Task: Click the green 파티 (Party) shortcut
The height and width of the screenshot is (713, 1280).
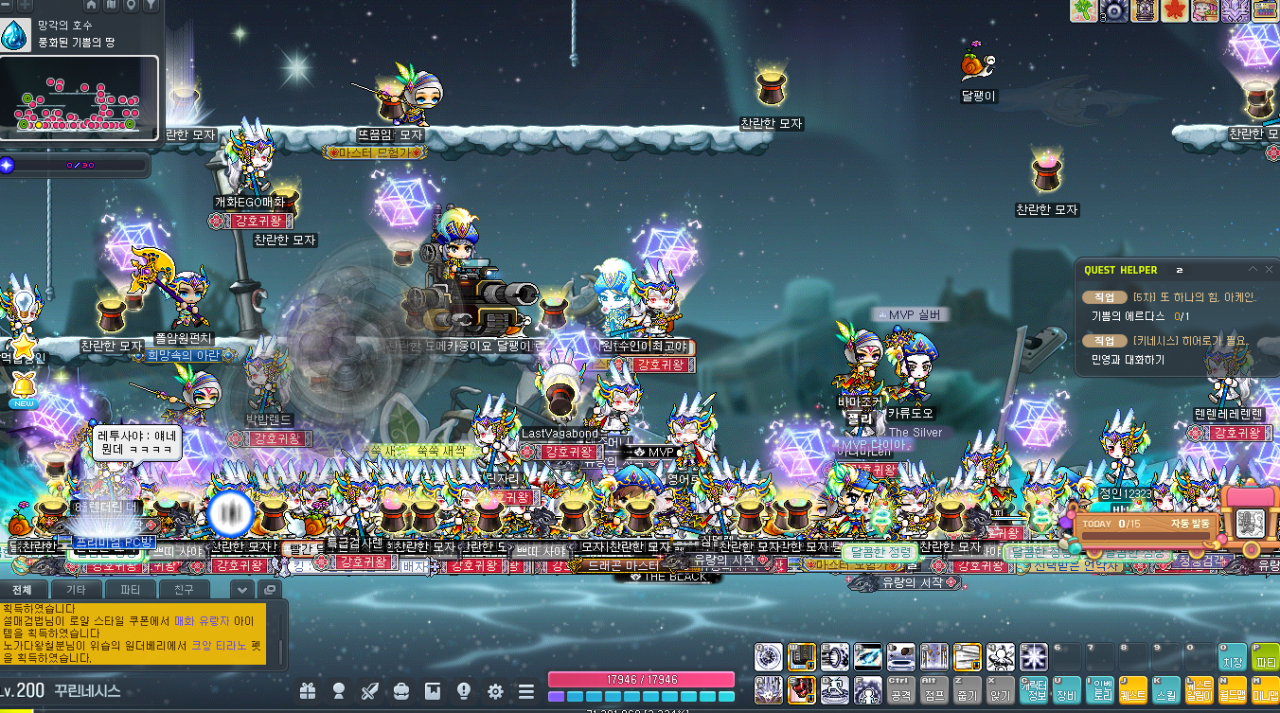Action: pyautogui.click(x=1265, y=657)
